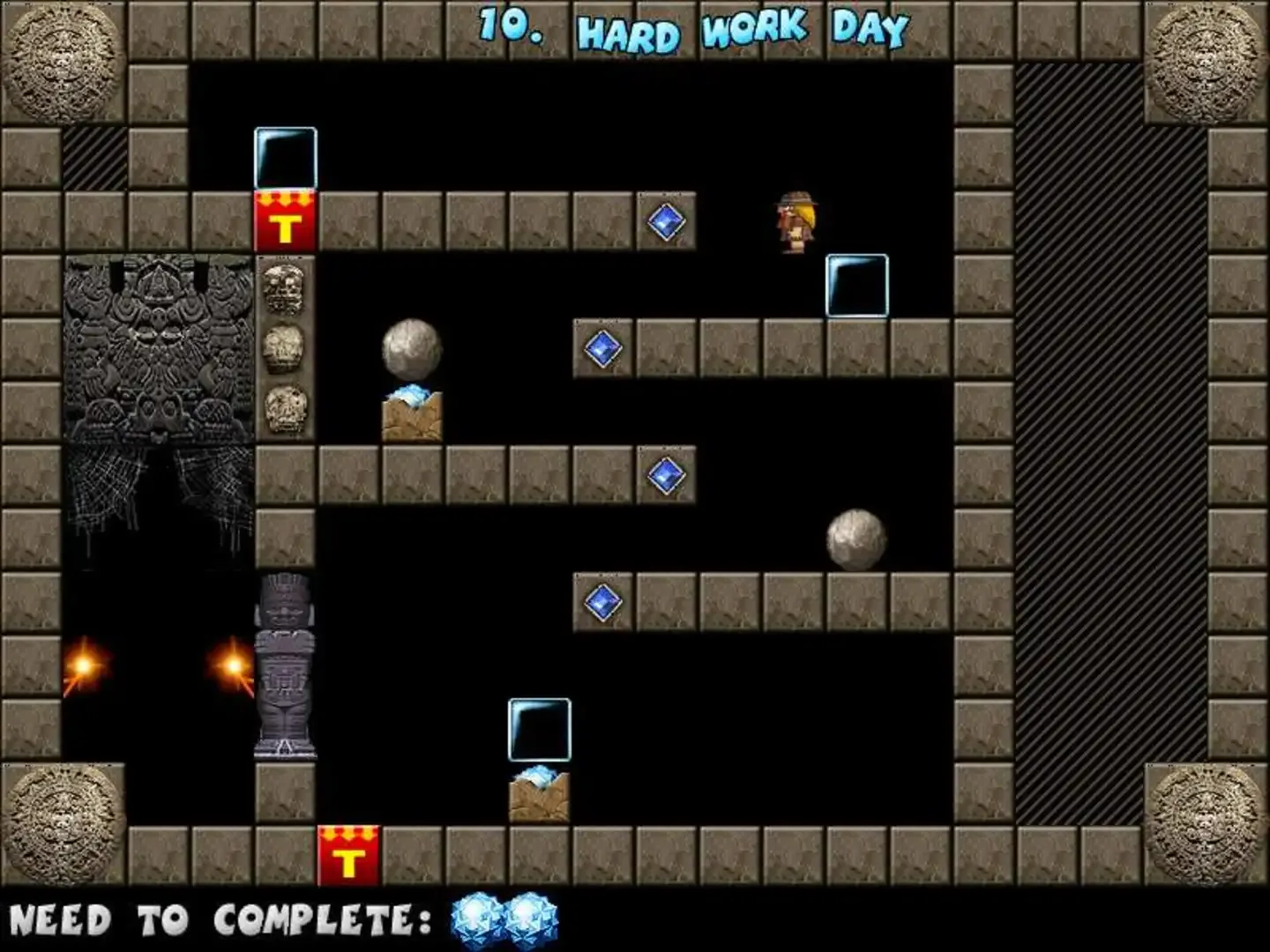Image resolution: width=1270 pixels, height=952 pixels.
Task: Click the TNT block below the top glass block
Action: (x=284, y=219)
